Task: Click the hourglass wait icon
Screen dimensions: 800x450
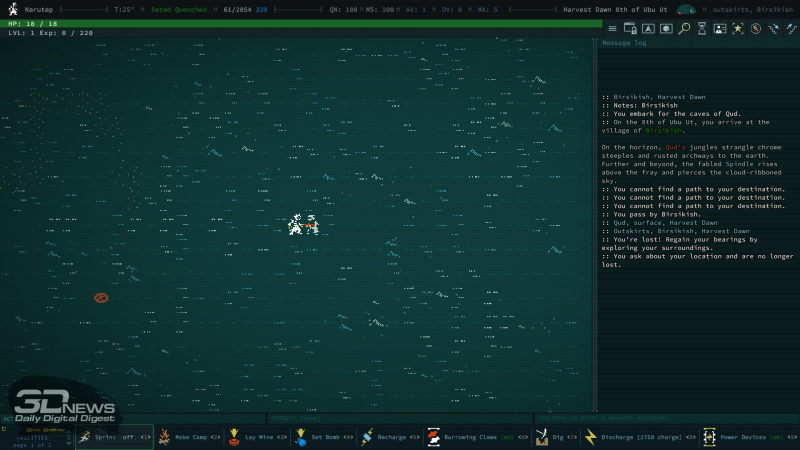Action: tap(701, 29)
